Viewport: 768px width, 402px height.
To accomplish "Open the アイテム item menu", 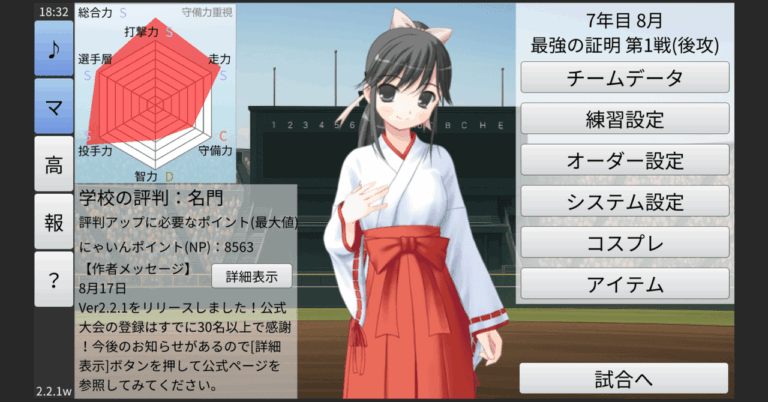I will [625, 283].
